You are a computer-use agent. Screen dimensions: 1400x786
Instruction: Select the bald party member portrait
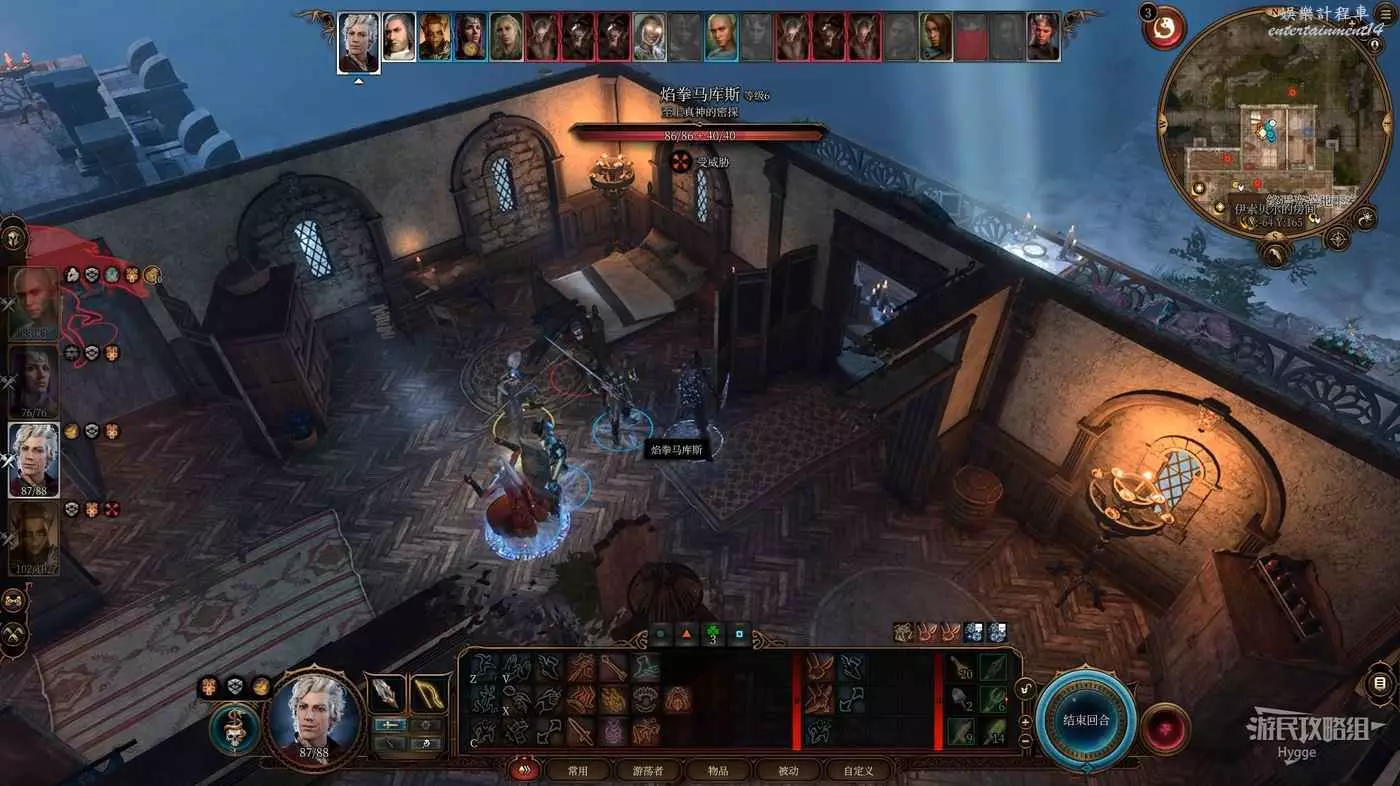coord(34,303)
